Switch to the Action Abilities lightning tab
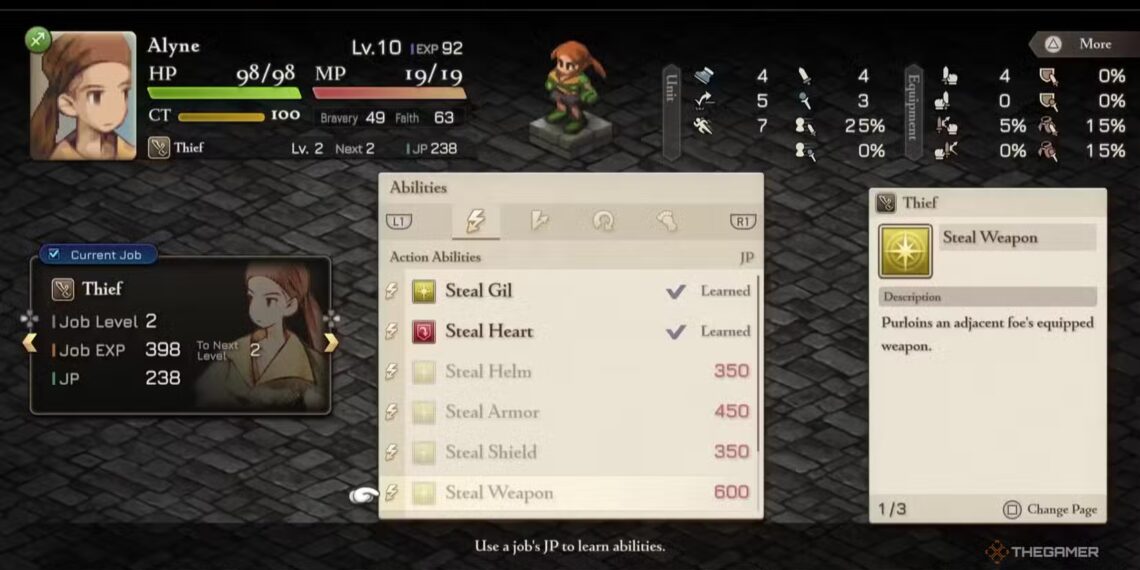Screen dimensions: 1140x570 (x=476, y=221)
